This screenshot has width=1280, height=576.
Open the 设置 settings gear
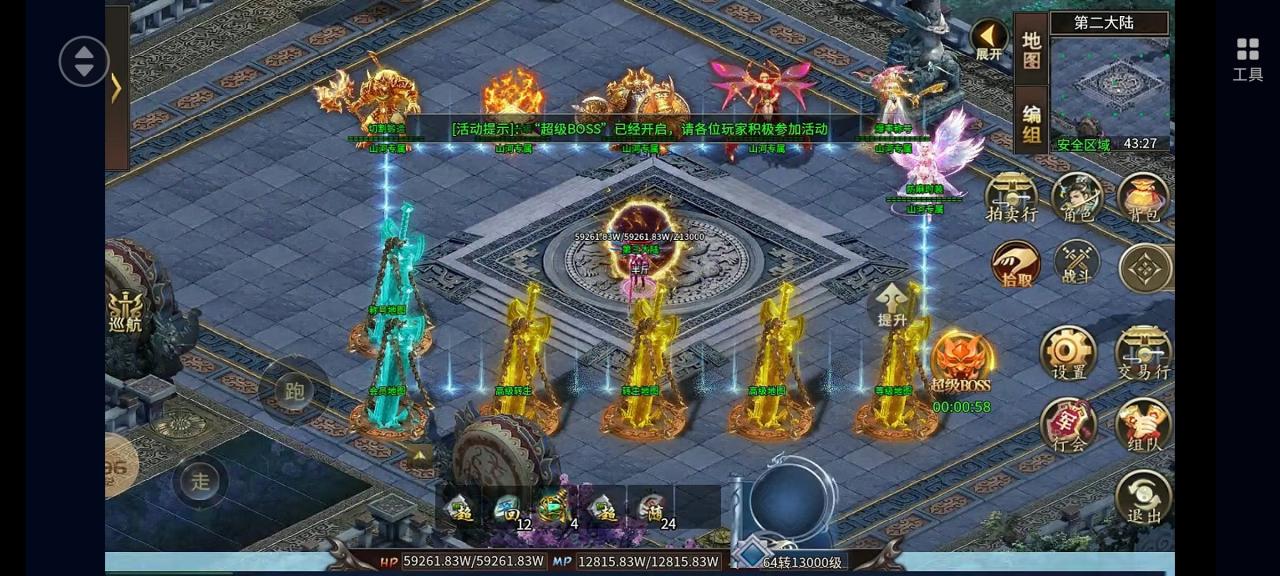pos(1068,353)
